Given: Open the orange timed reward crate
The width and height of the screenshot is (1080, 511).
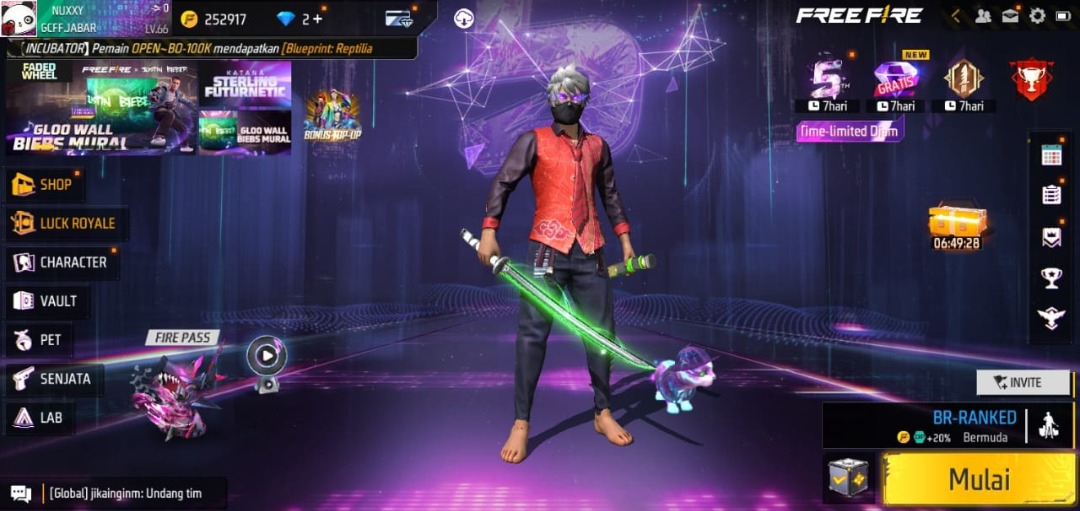Looking at the screenshot, I should pos(957,222).
